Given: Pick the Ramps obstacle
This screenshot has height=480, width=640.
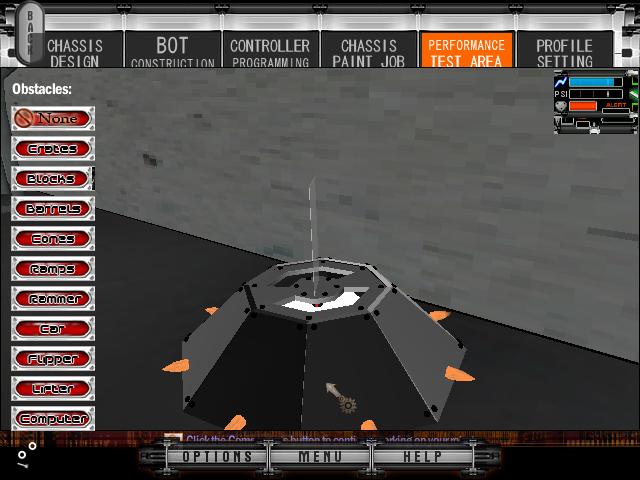Looking at the screenshot, I should pos(54,269).
